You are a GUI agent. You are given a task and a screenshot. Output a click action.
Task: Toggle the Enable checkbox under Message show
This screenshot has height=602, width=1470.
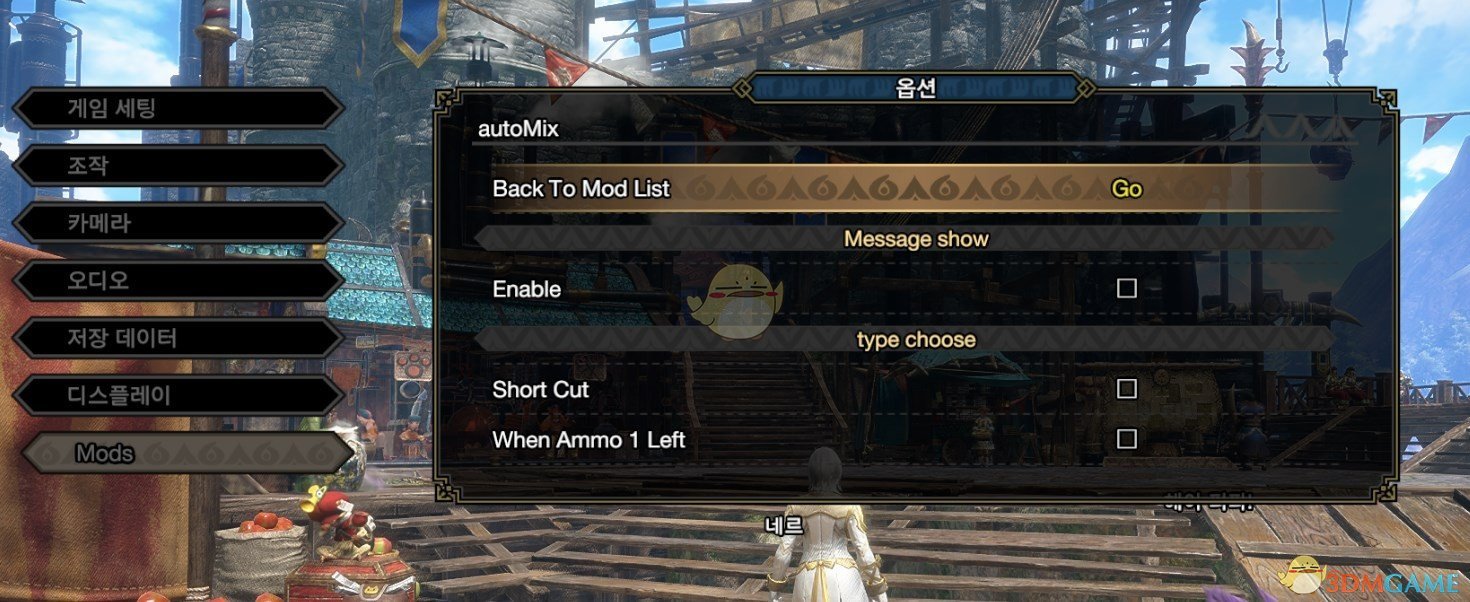tap(1127, 289)
